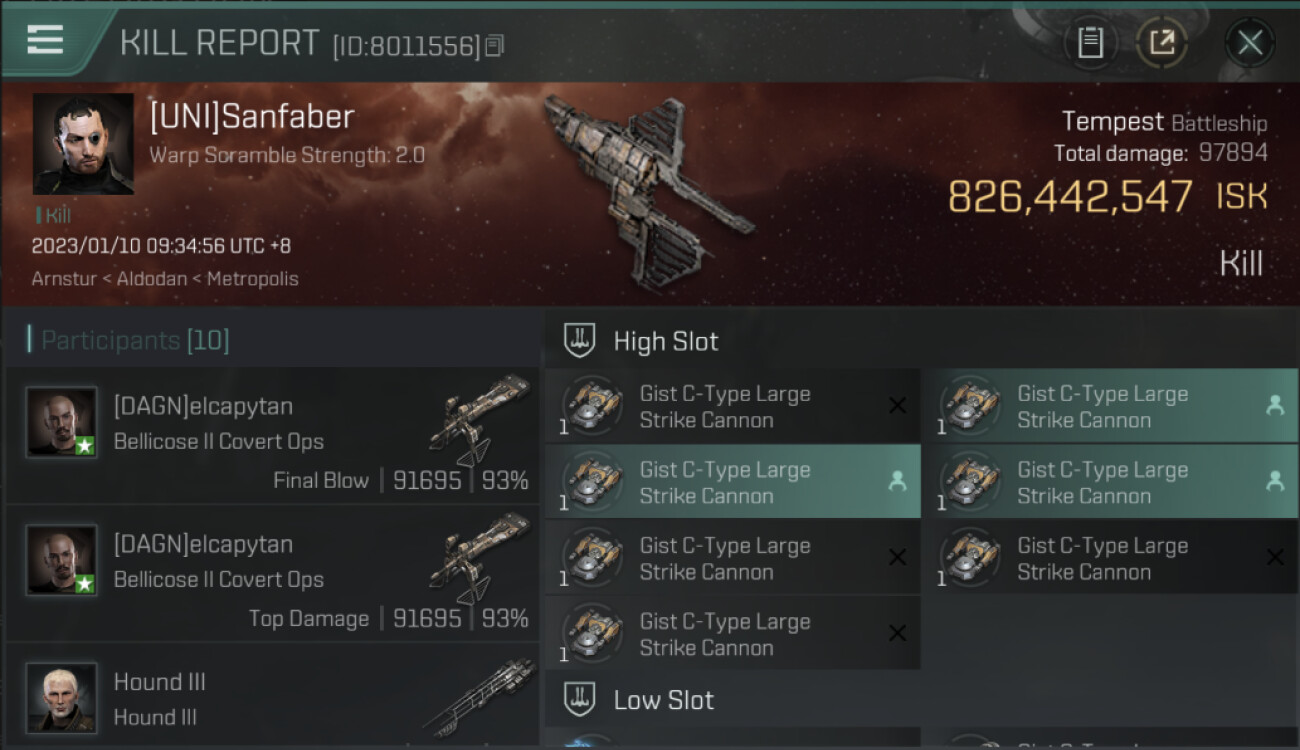Select the Final Blow participant row

[272, 435]
